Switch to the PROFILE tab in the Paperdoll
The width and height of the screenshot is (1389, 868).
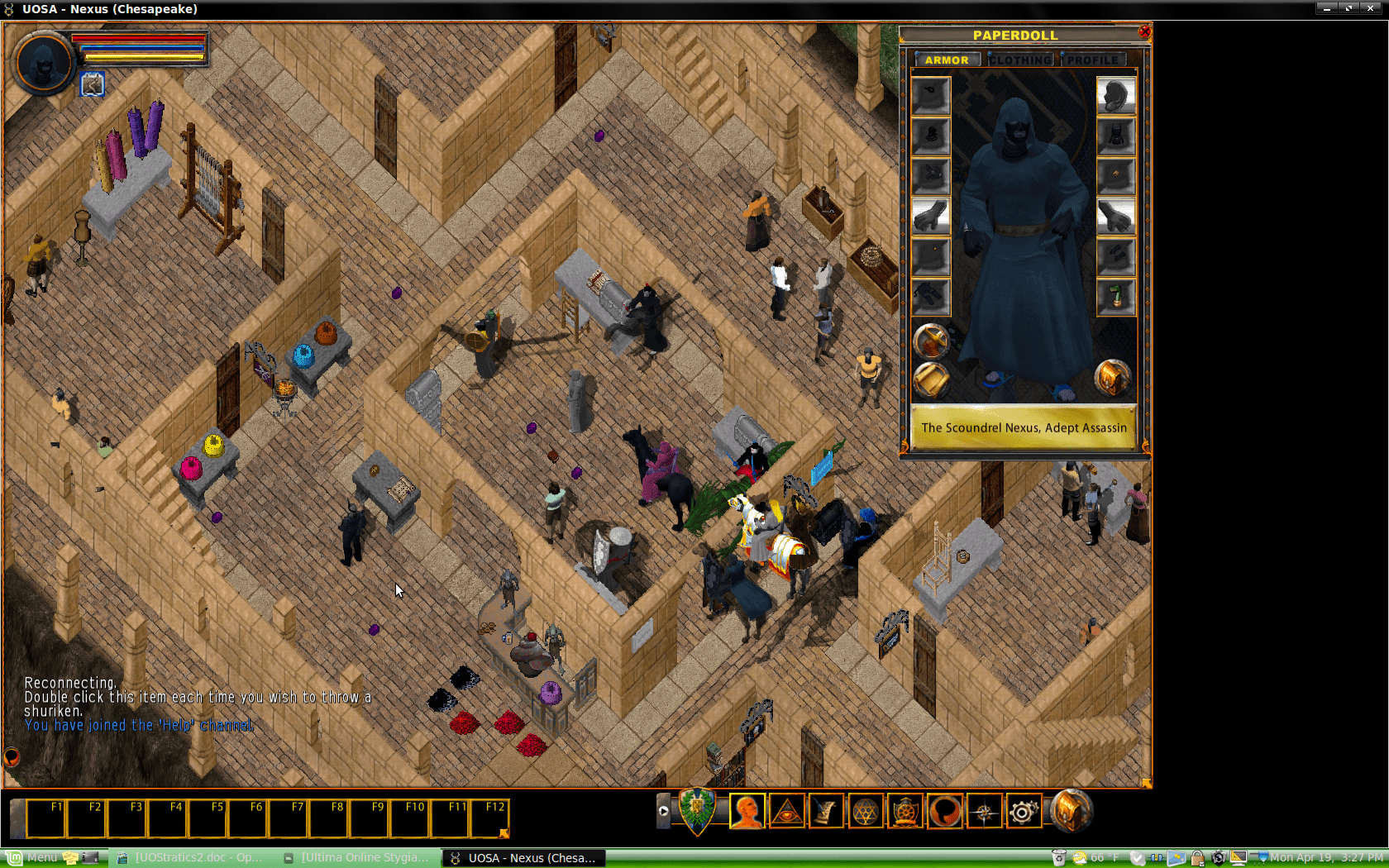[x=1093, y=60]
